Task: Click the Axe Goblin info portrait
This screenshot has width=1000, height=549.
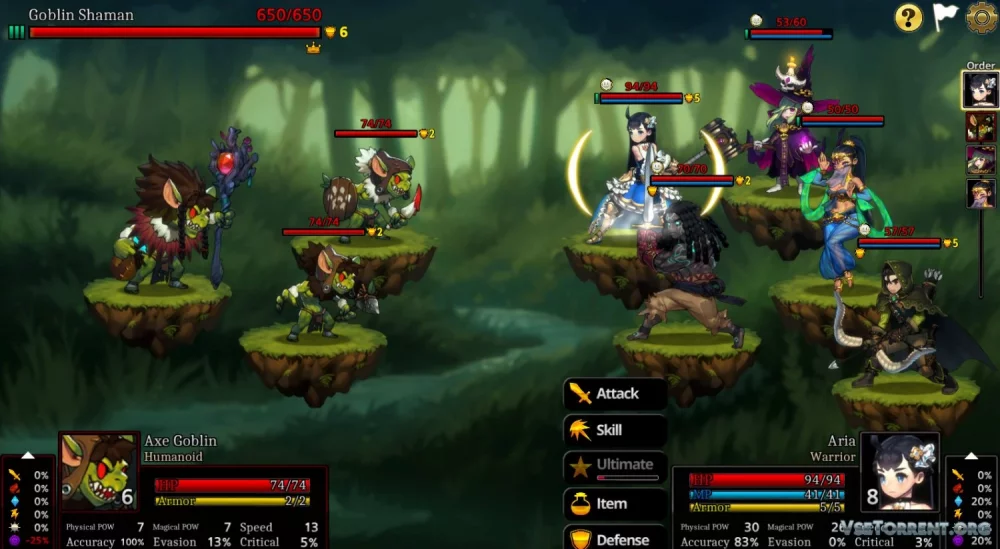Action: point(99,472)
